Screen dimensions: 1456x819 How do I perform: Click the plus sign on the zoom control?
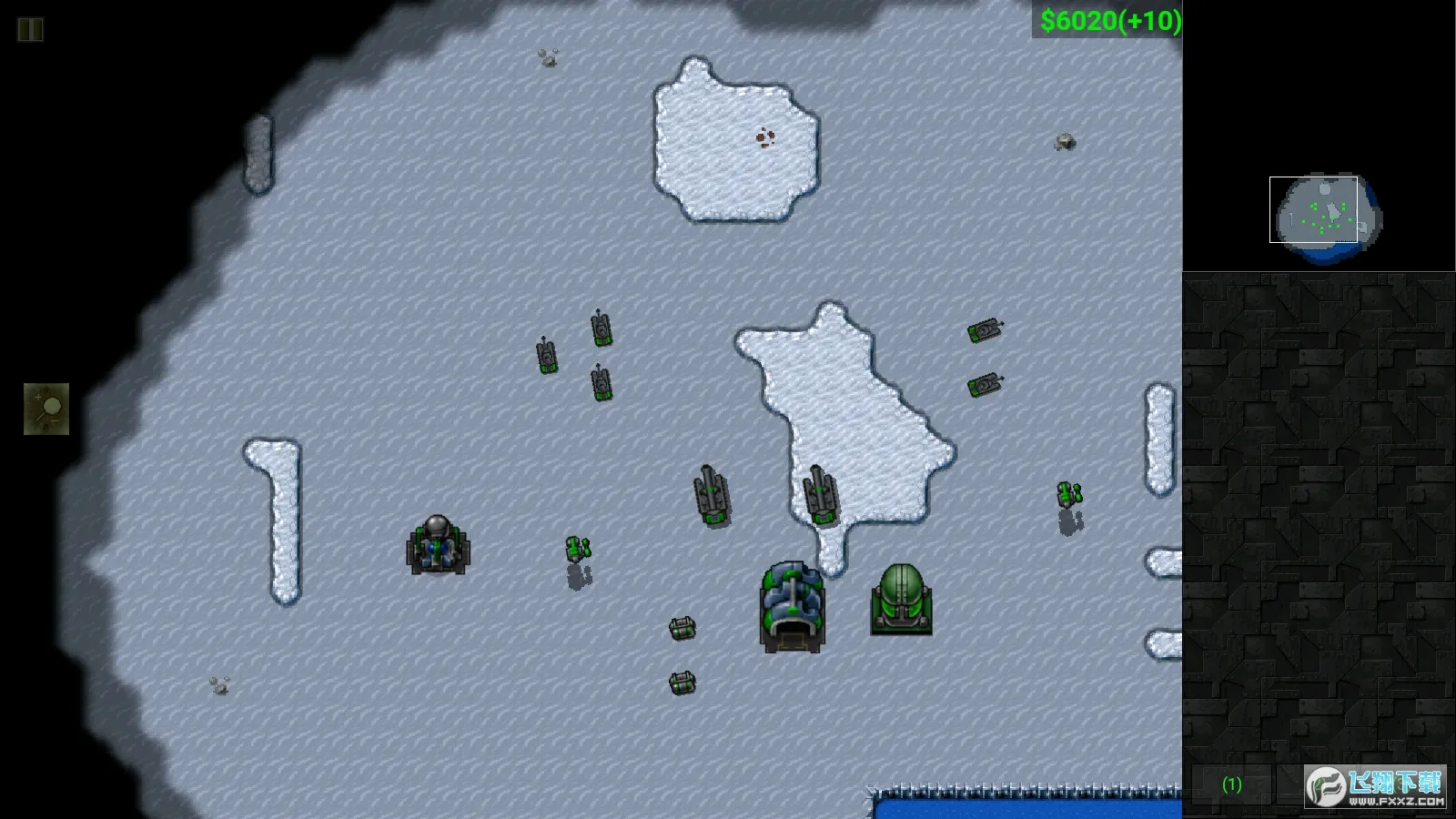tap(38, 397)
